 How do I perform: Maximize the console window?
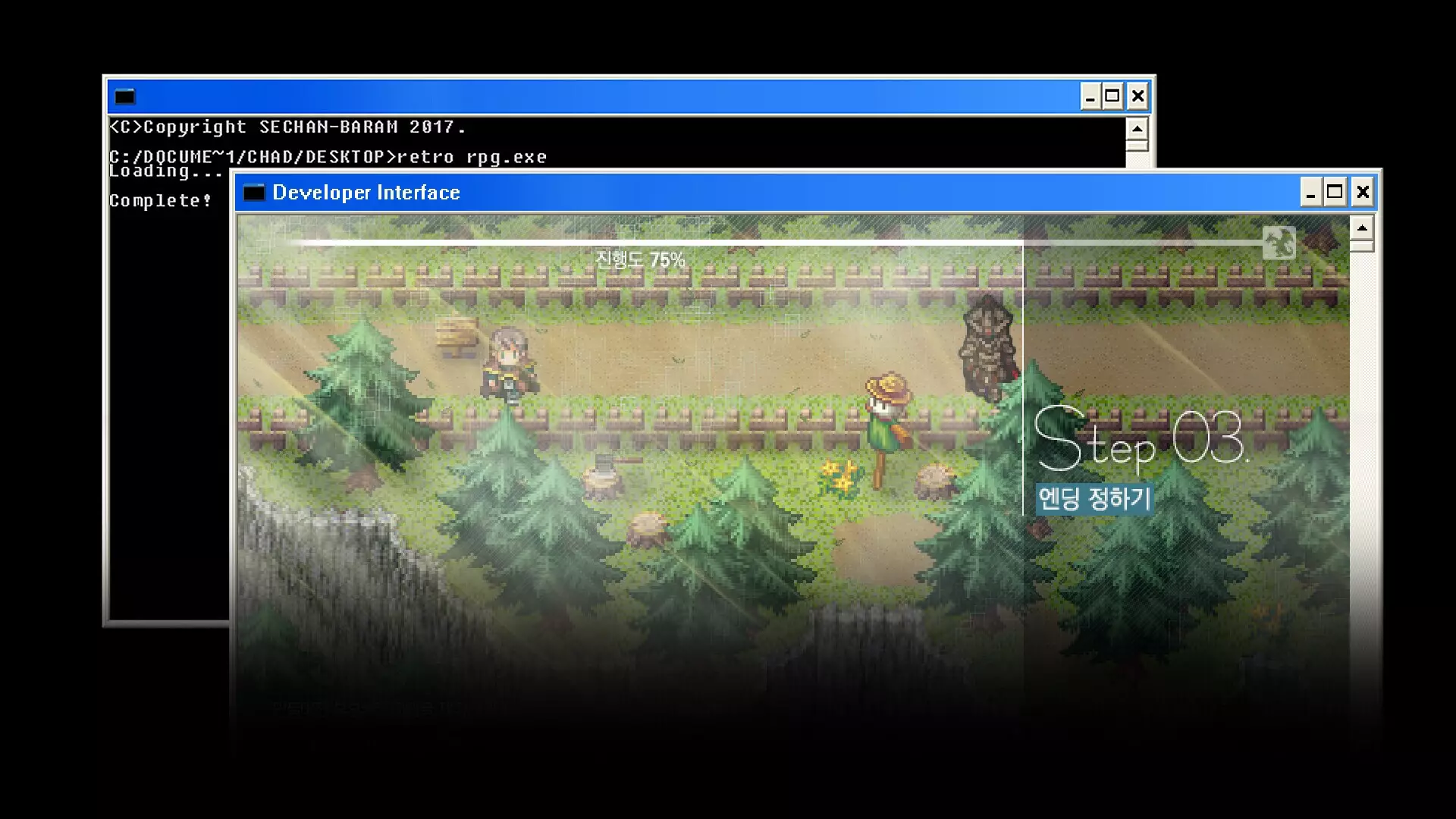1112,96
